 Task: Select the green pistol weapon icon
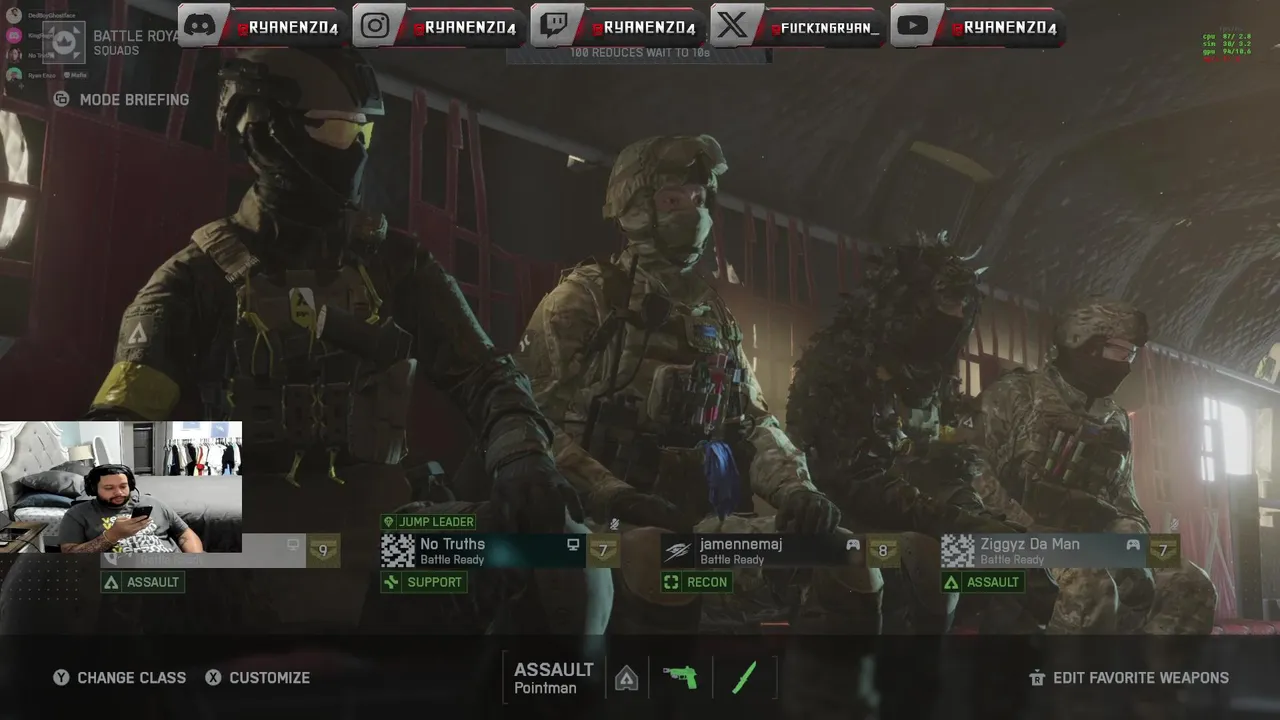(x=680, y=677)
